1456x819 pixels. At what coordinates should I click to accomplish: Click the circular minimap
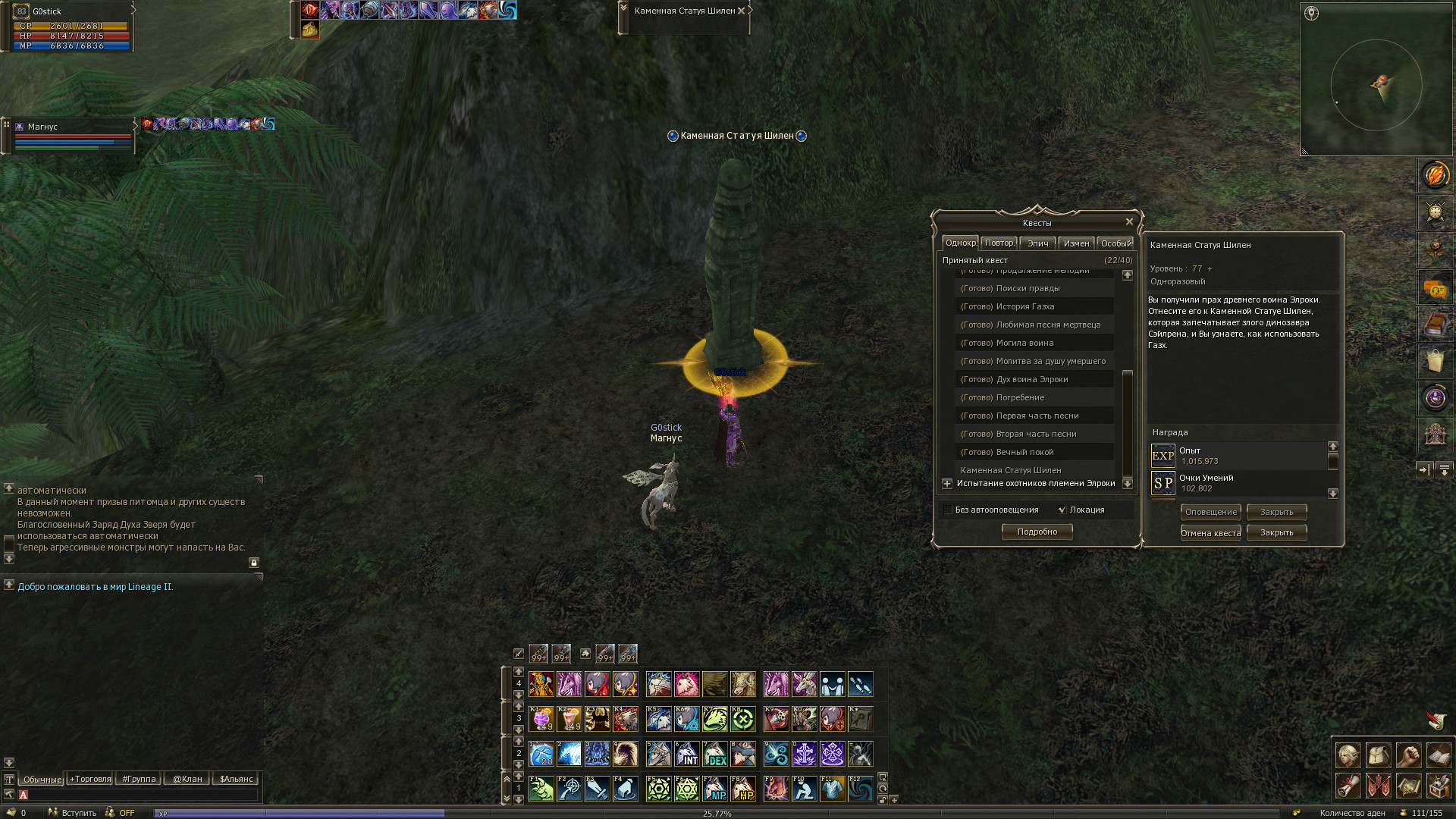[1376, 85]
